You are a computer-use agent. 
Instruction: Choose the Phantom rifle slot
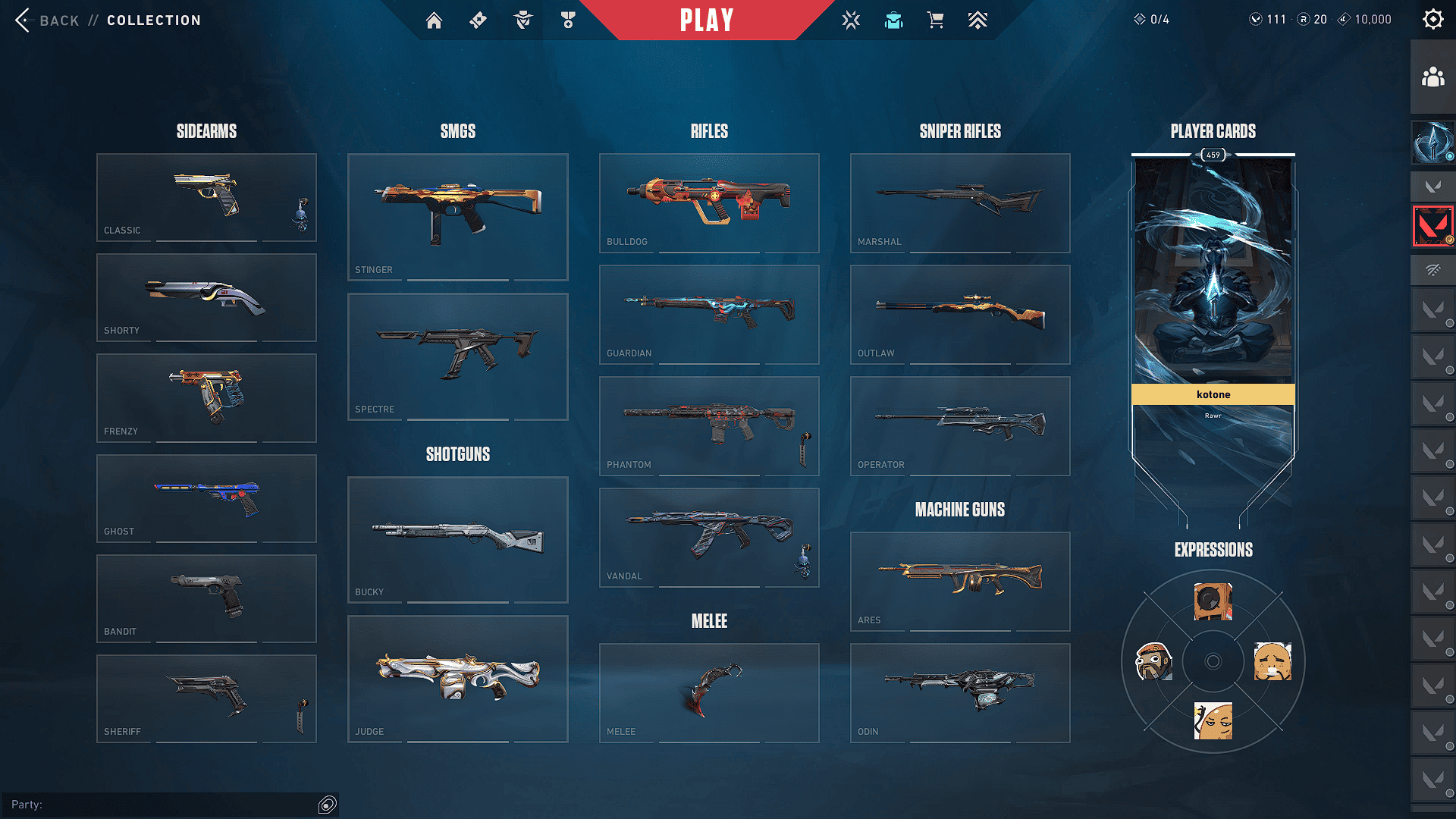point(709,425)
